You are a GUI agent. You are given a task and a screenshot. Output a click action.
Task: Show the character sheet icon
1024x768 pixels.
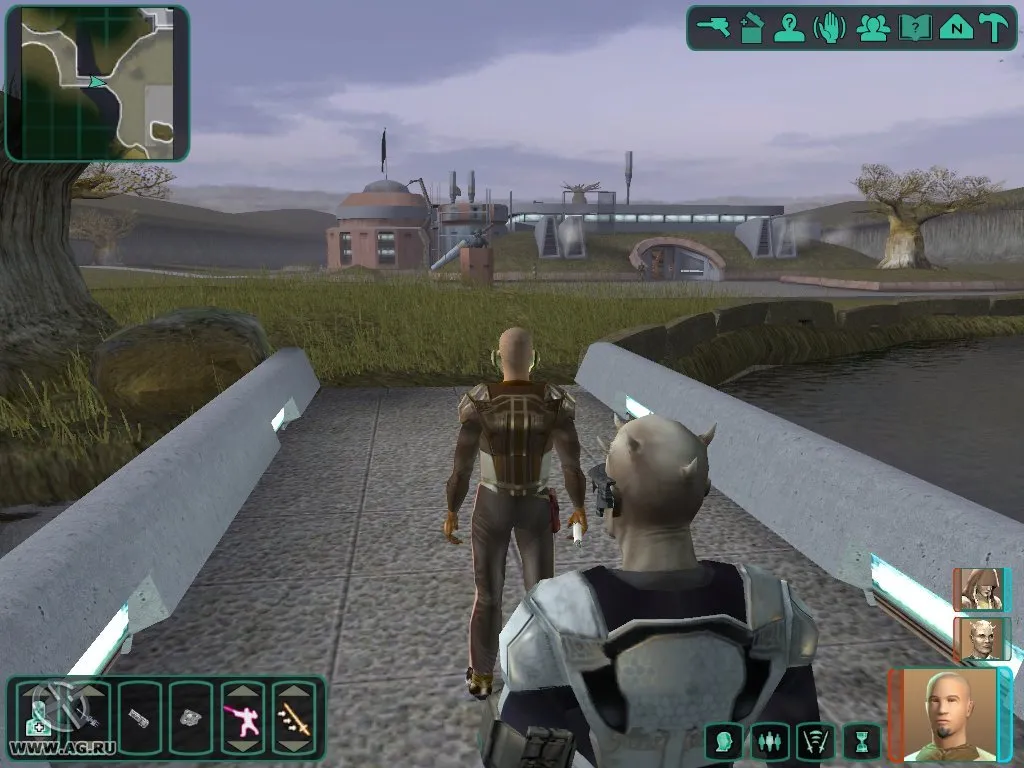coord(791,27)
